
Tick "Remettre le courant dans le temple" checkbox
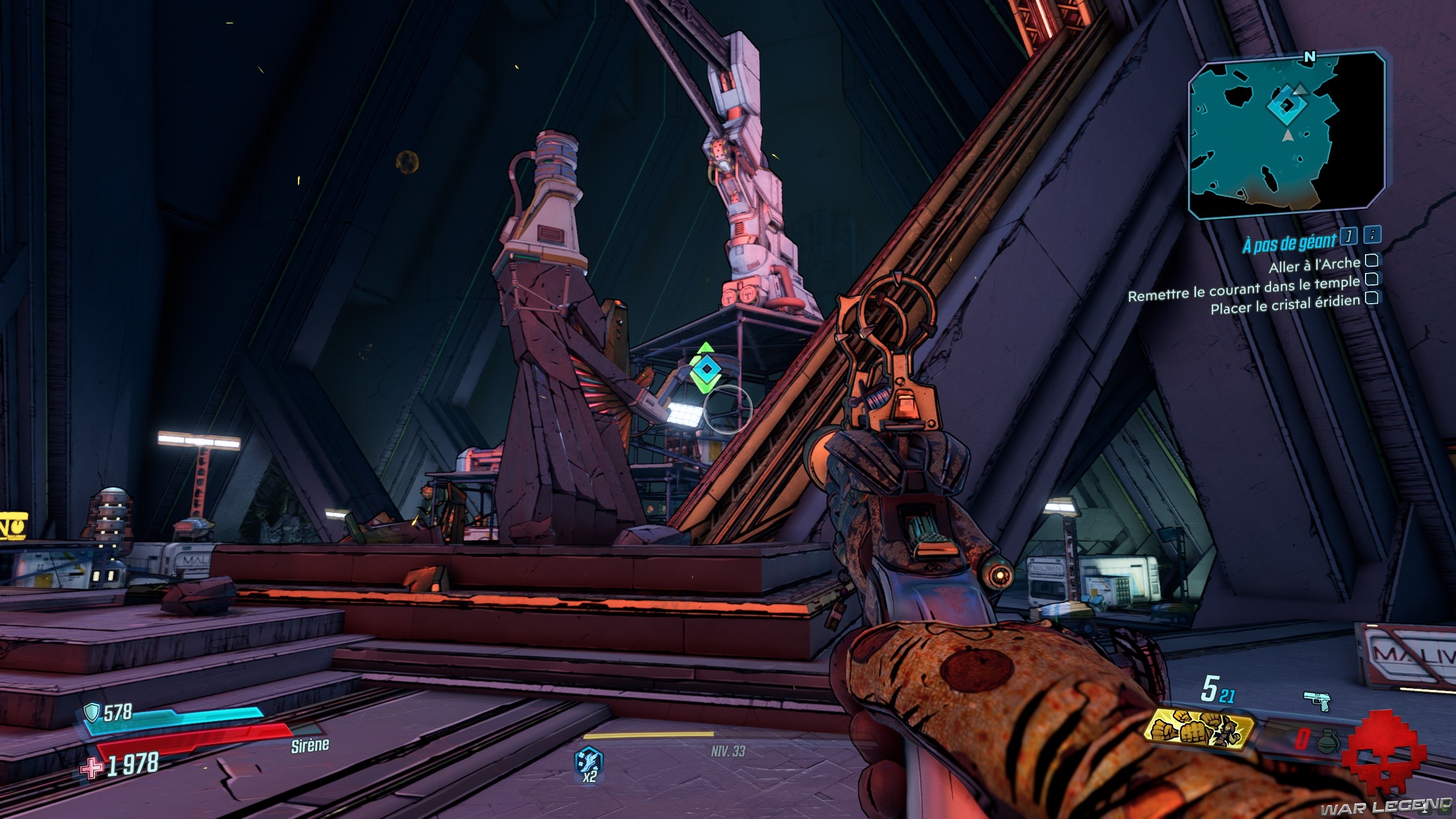1371,279
